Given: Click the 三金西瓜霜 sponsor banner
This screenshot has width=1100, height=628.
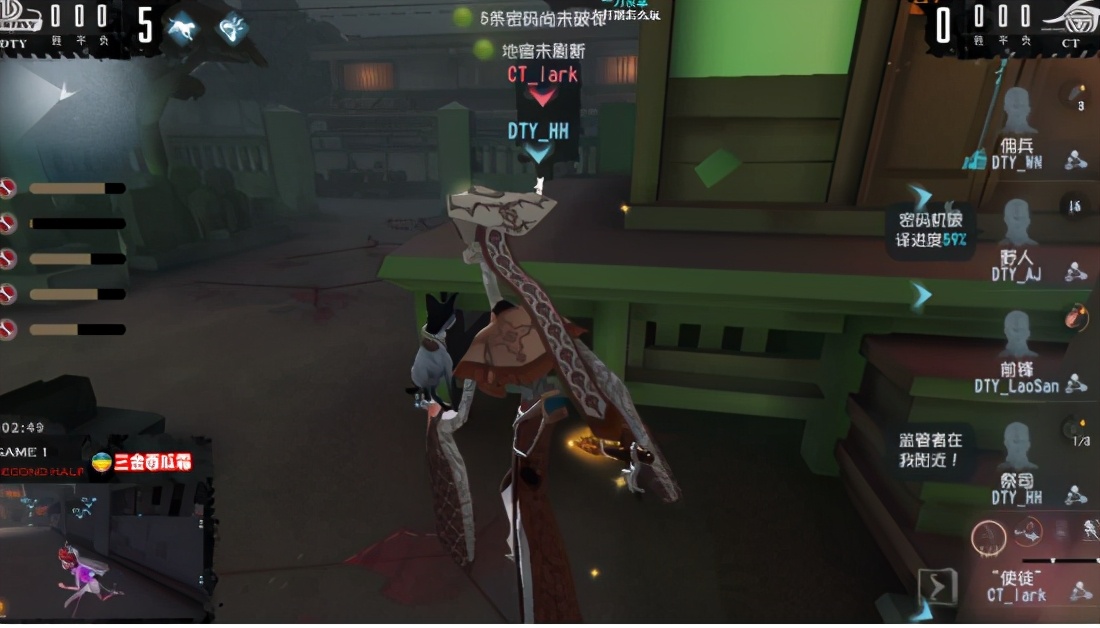Looking at the screenshot, I should tap(140, 462).
